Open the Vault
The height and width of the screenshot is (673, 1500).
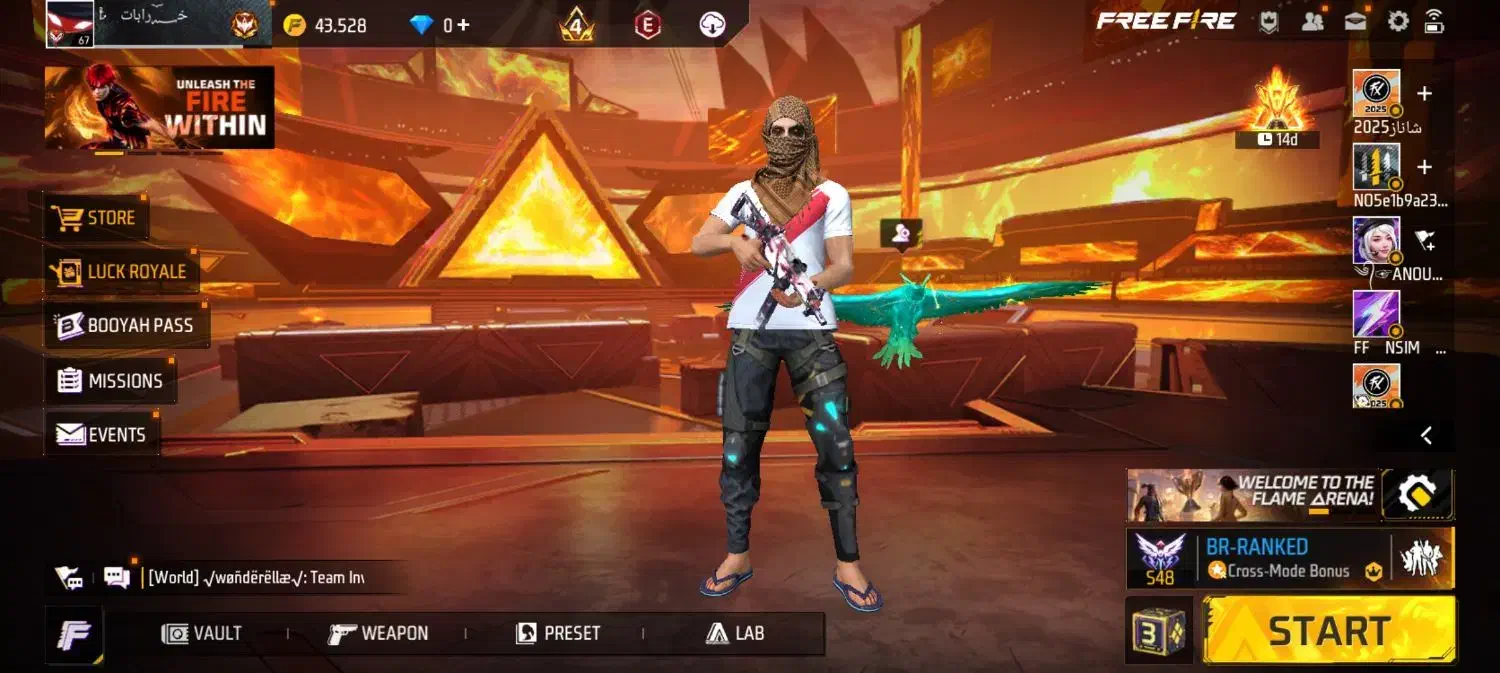pos(202,634)
